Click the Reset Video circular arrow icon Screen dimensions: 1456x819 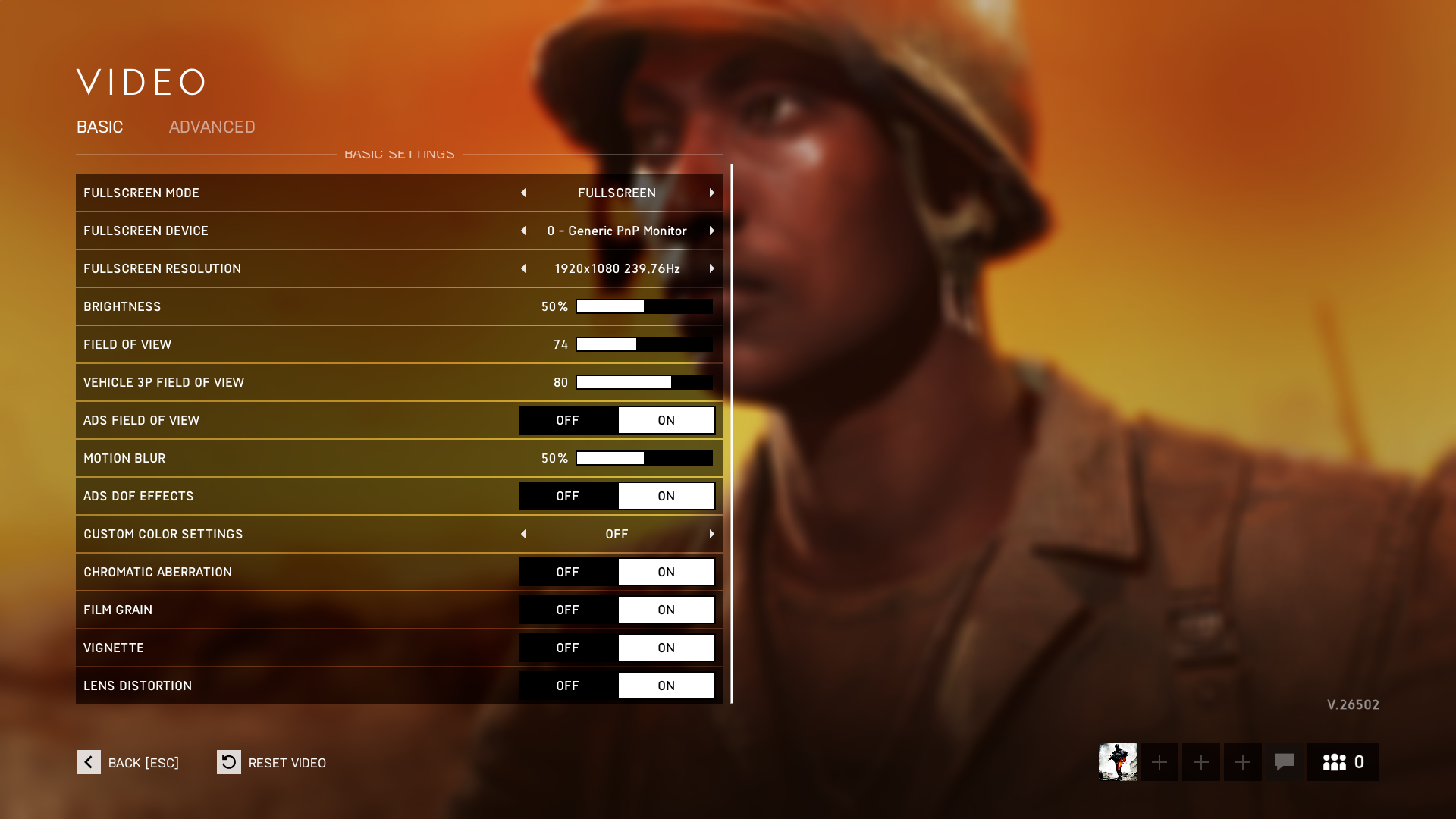(x=228, y=762)
